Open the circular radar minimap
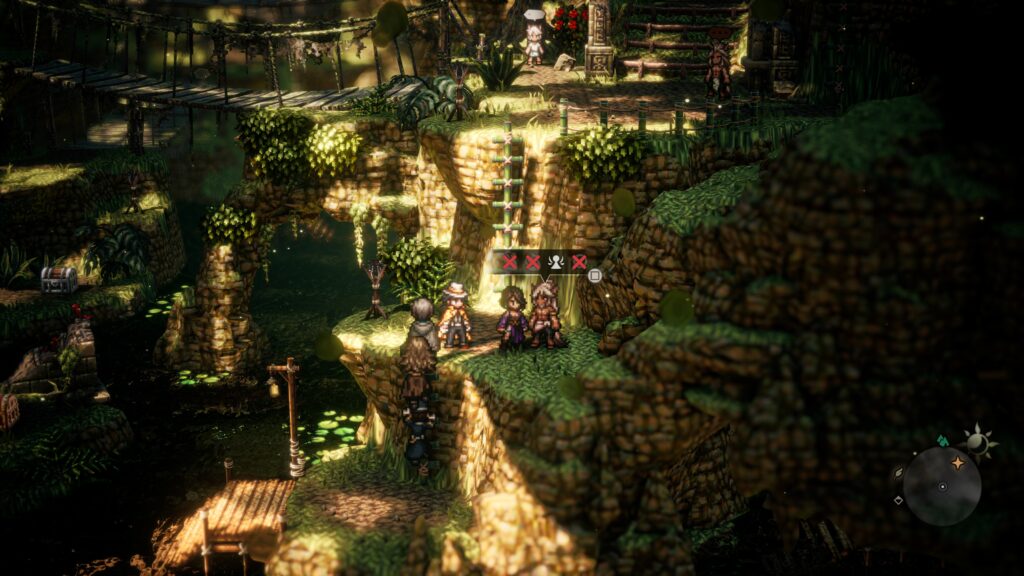The height and width of the screenshot is (576, 1024). tap(941, 485)
